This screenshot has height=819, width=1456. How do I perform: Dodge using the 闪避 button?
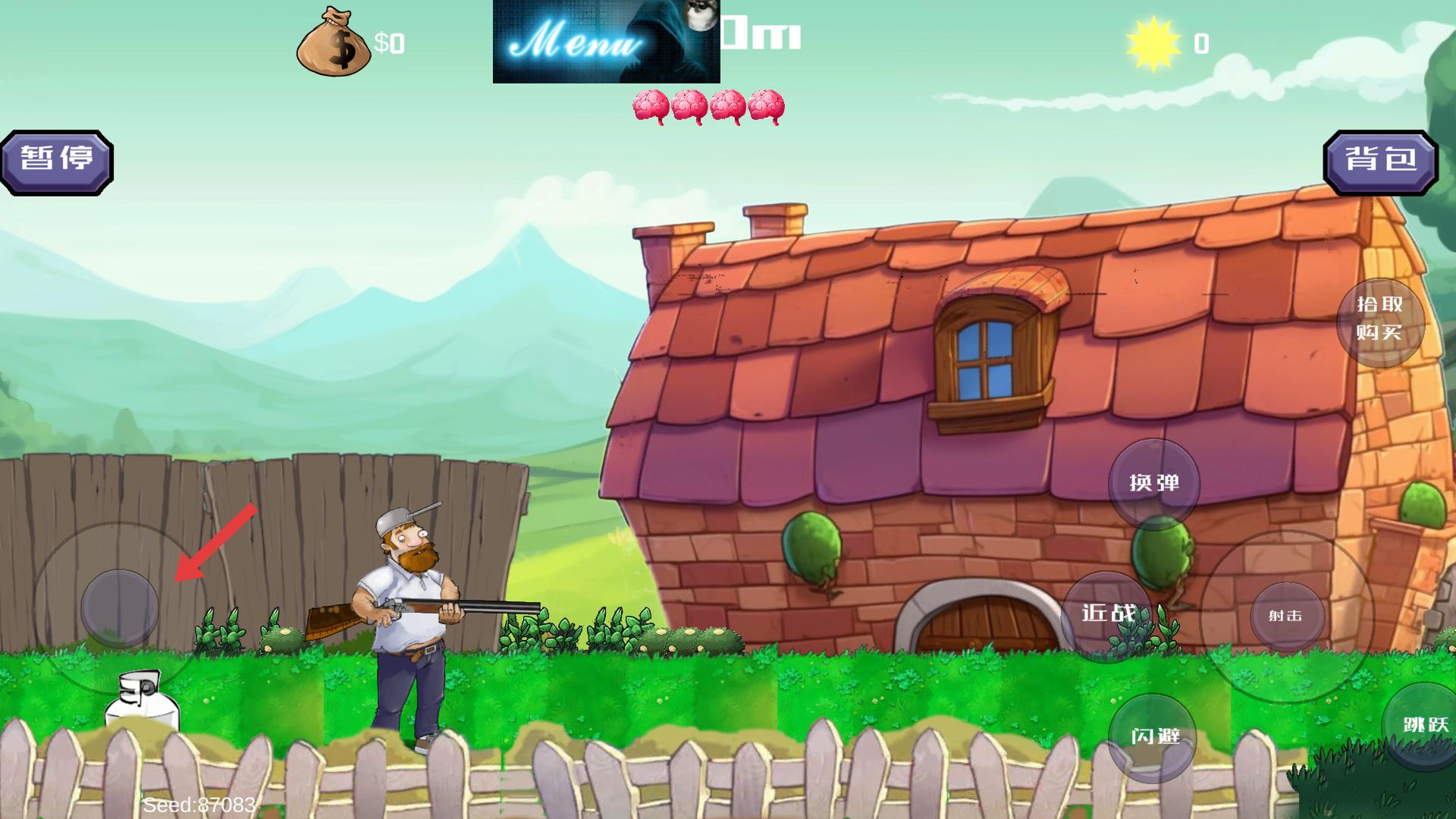(x=1153, y=737)
